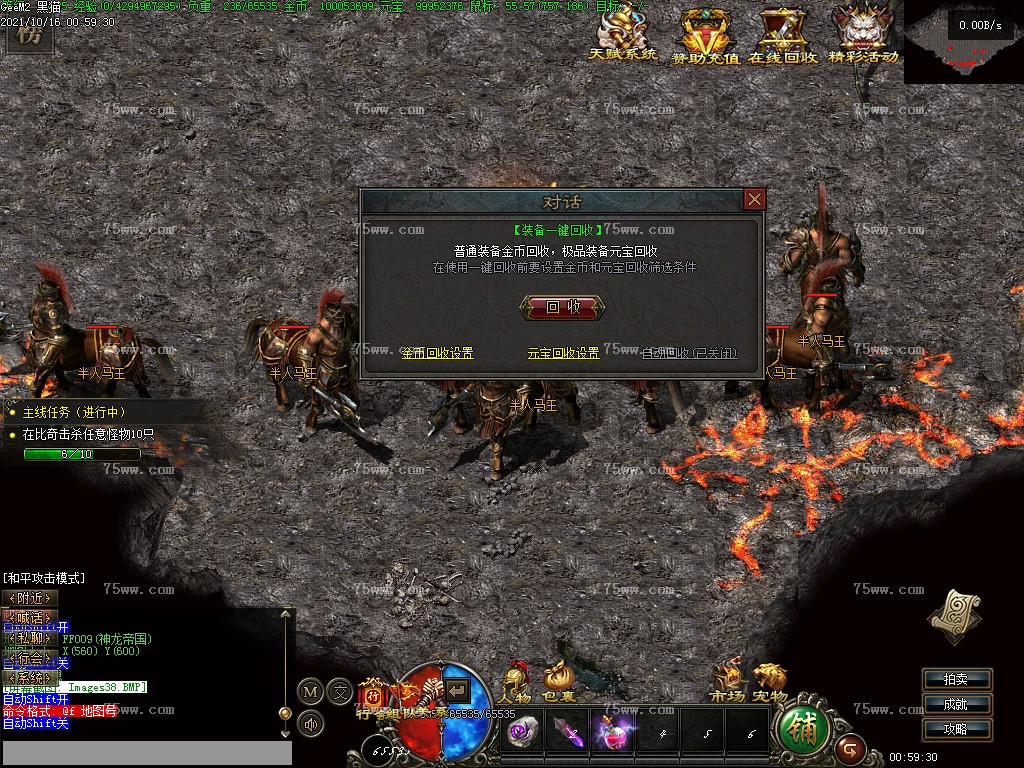Open the 宠物 pet panel
The width and height of the screenshot is (1024, 768).
[x=770, y=683]
